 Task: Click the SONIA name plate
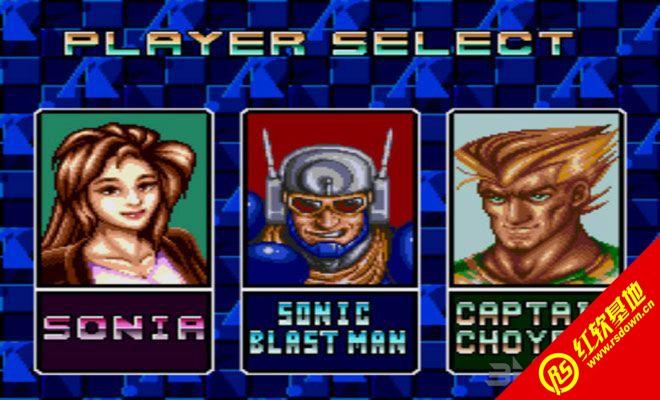[x=124, y=327]
